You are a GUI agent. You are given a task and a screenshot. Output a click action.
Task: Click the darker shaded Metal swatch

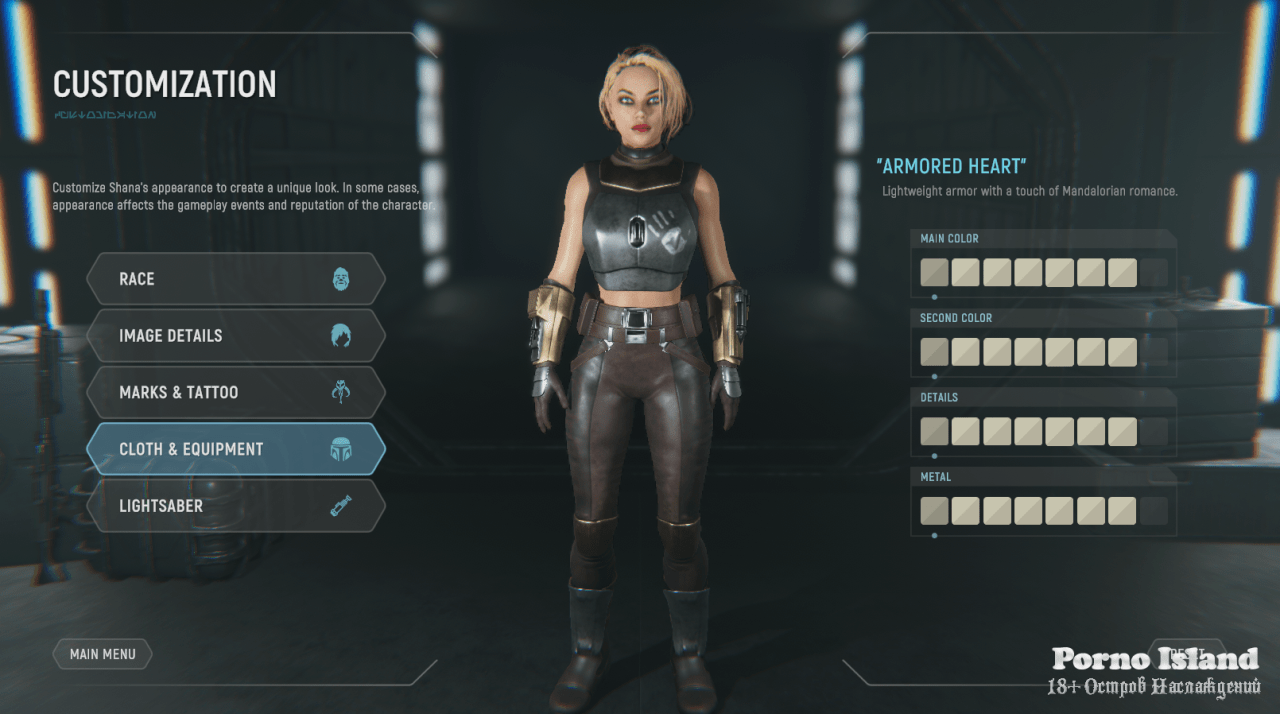tap(934, 511)
